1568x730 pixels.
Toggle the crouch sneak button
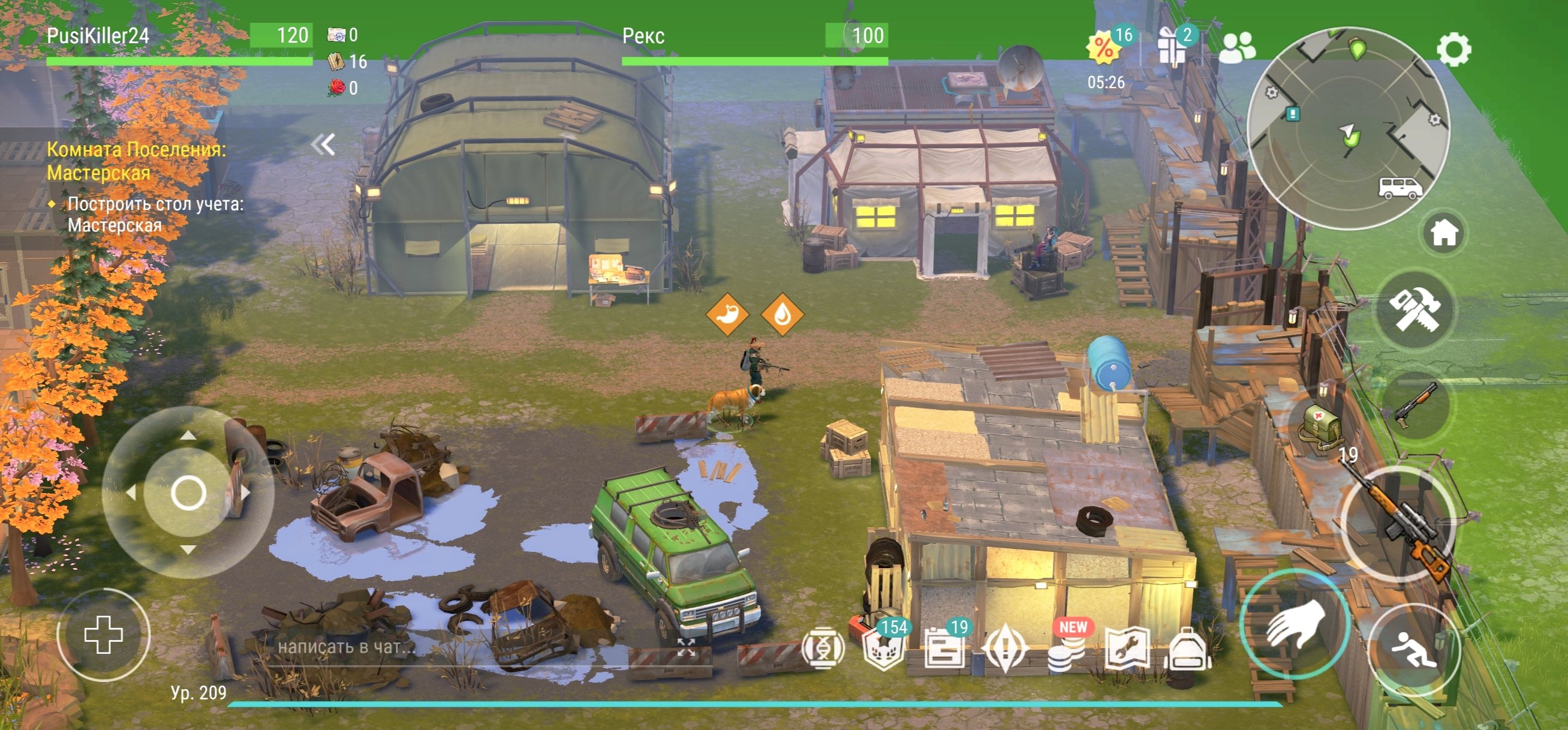pyautogui.click(x=1413, y=650)
